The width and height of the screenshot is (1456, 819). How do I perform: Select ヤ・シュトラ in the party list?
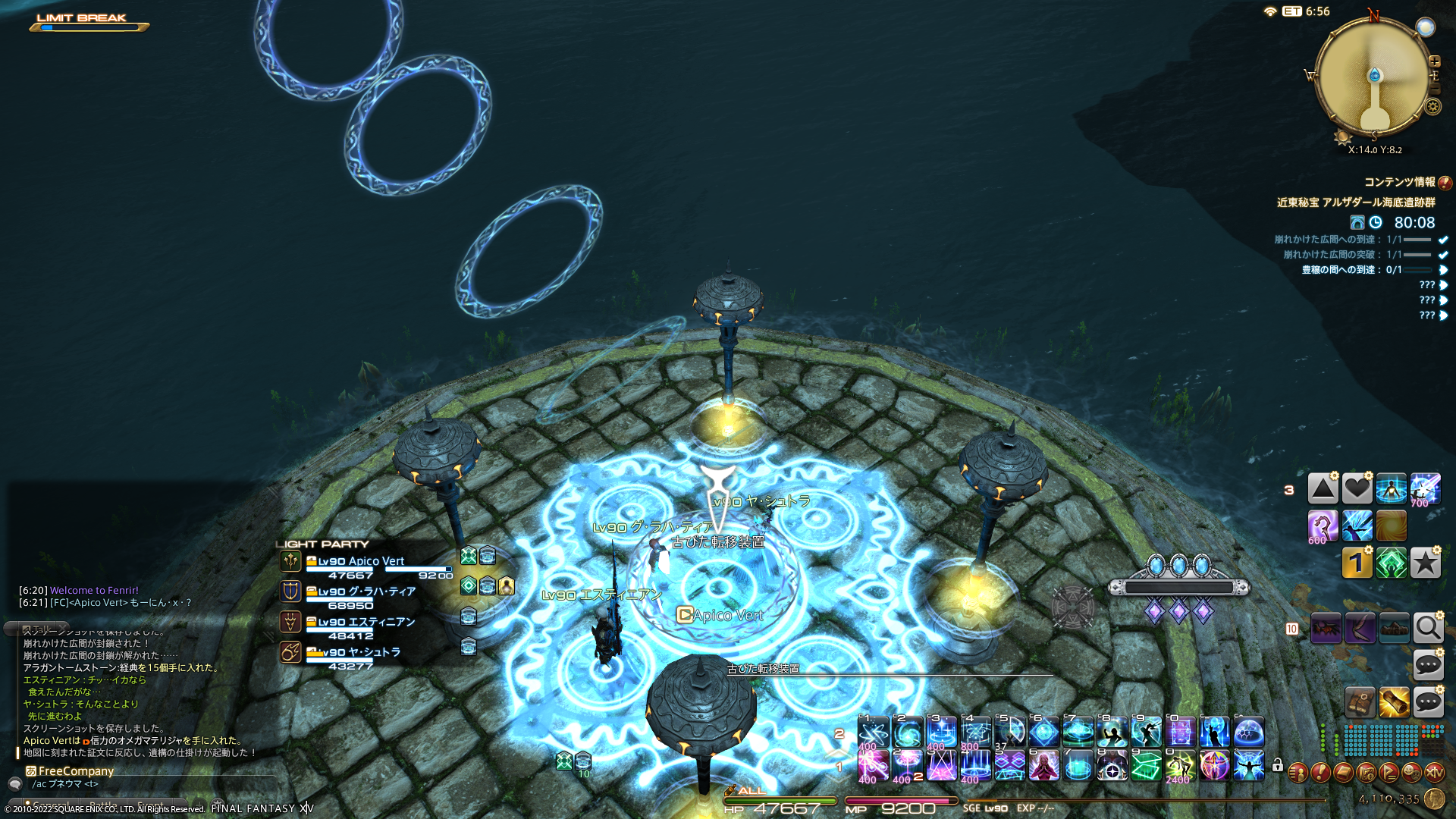tap(361, 652)
